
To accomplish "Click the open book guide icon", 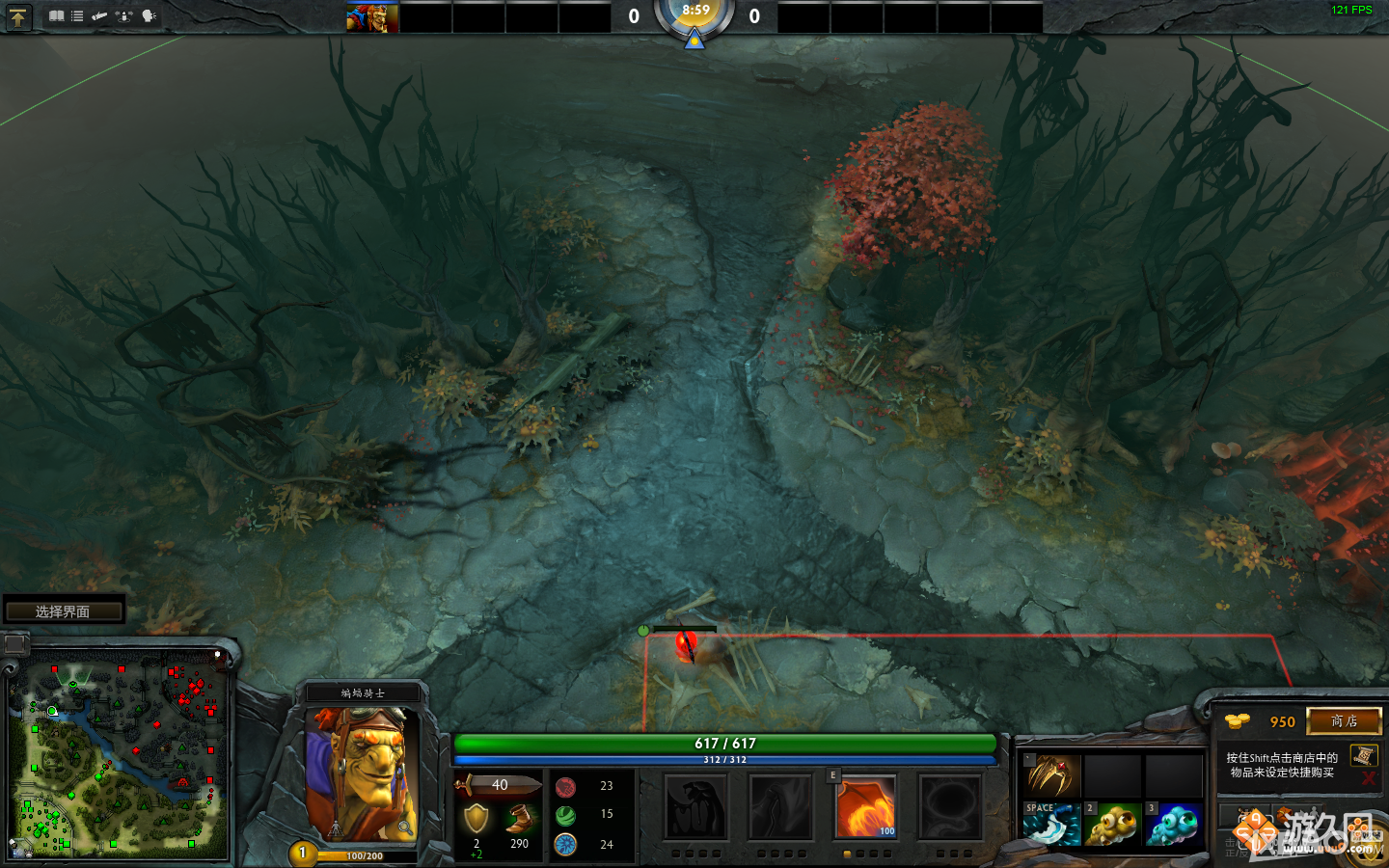I will pyautogui.click(x=57, y=15).
